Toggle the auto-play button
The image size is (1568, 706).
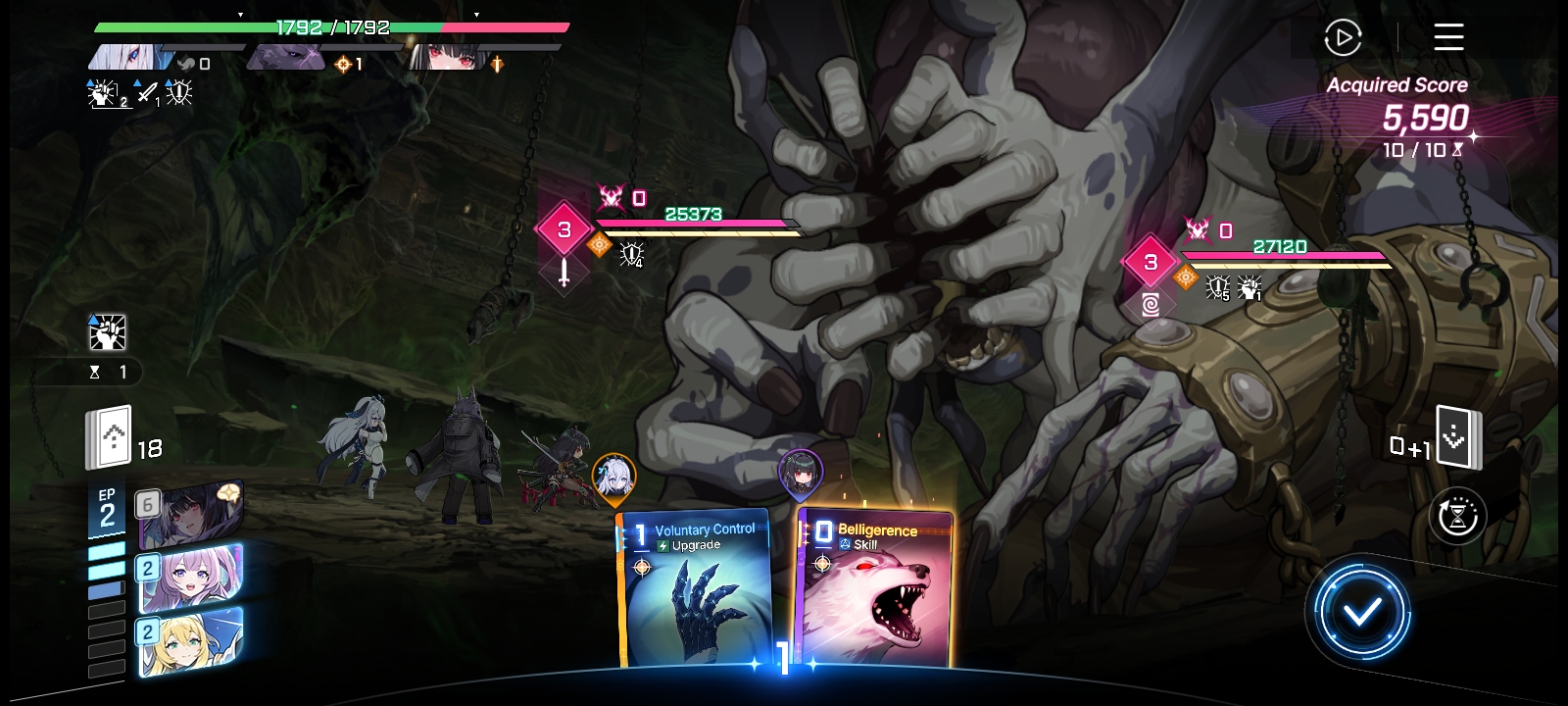coord(1343,38)
